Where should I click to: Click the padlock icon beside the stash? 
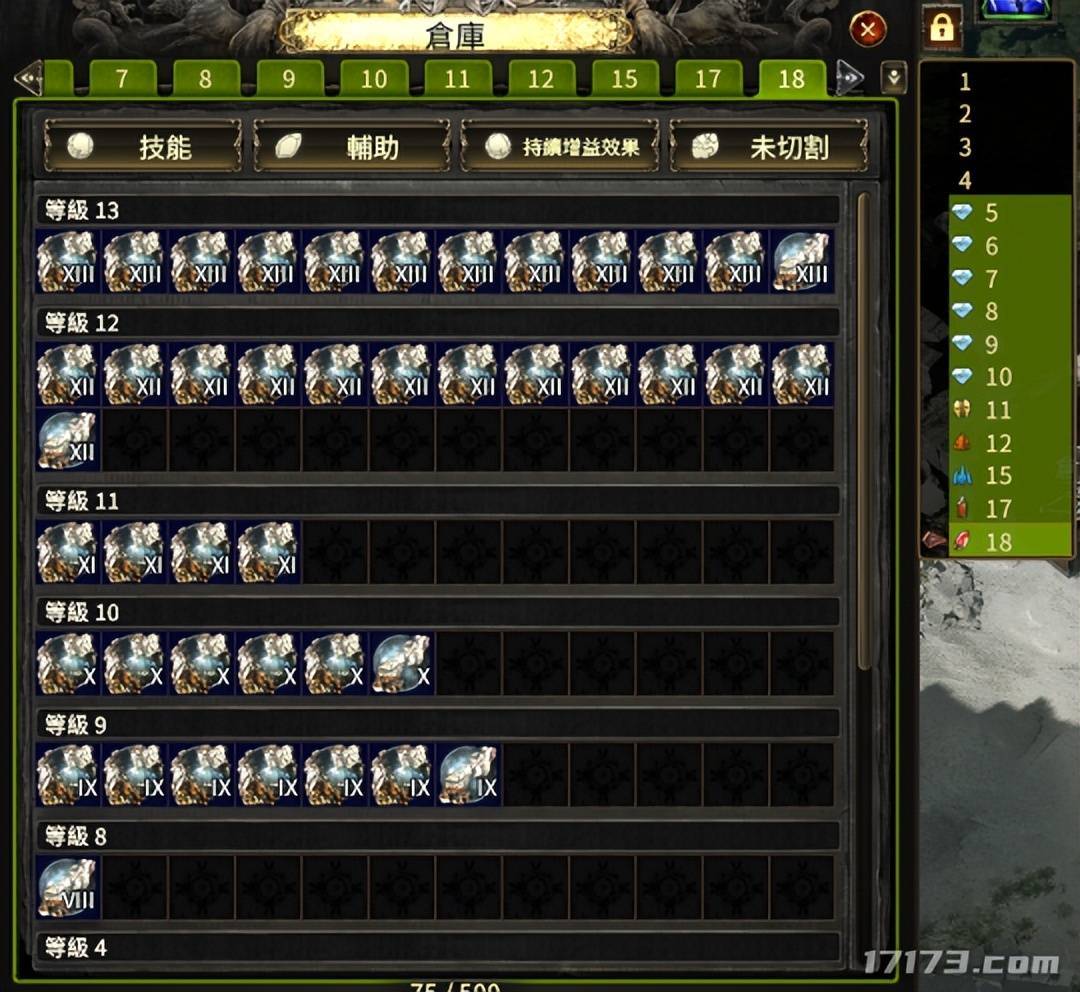(x=941, y=27)
